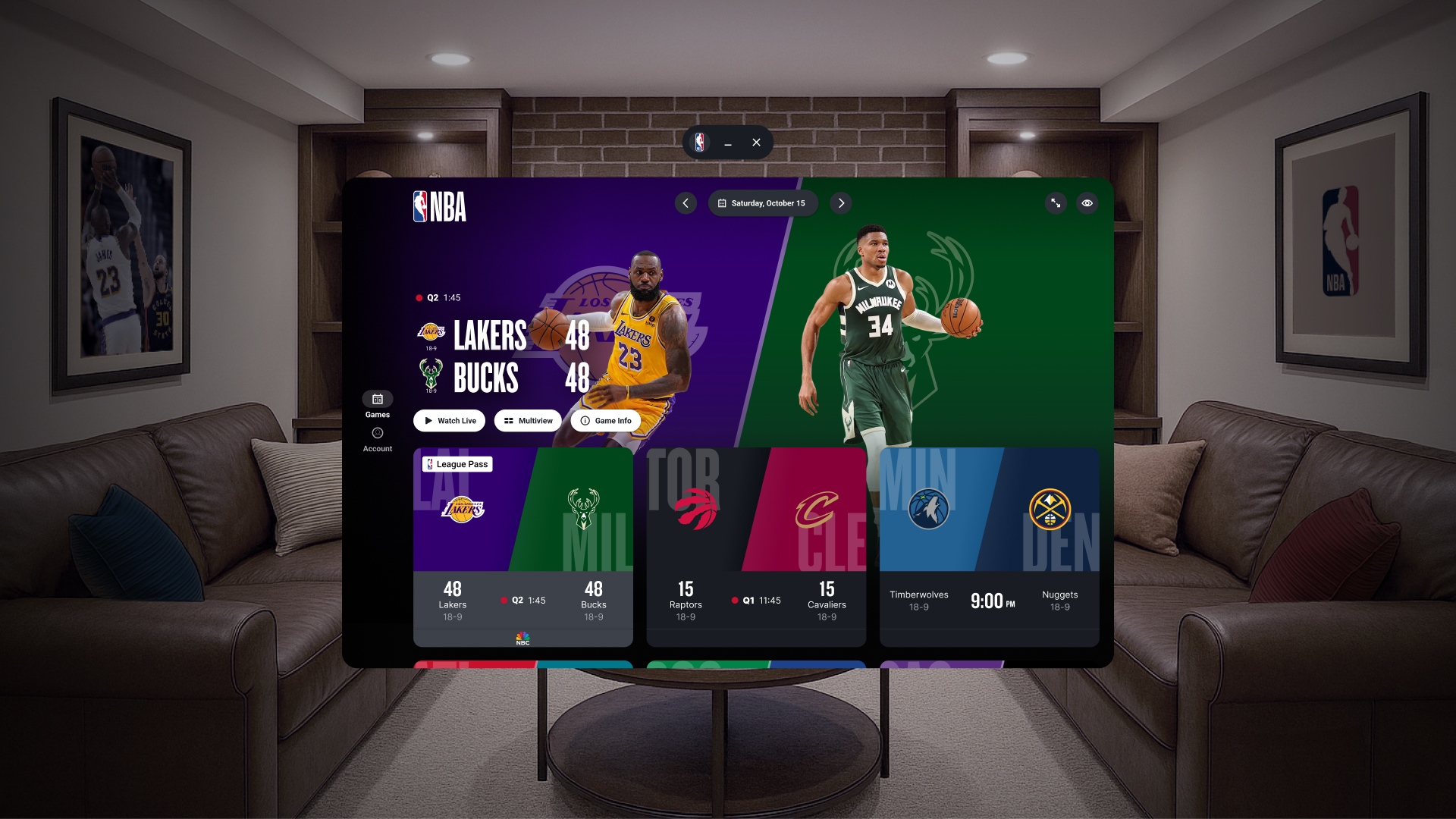
Task: Open Multiview for the Lakers-Bucks game
Action: coord(528,420)
